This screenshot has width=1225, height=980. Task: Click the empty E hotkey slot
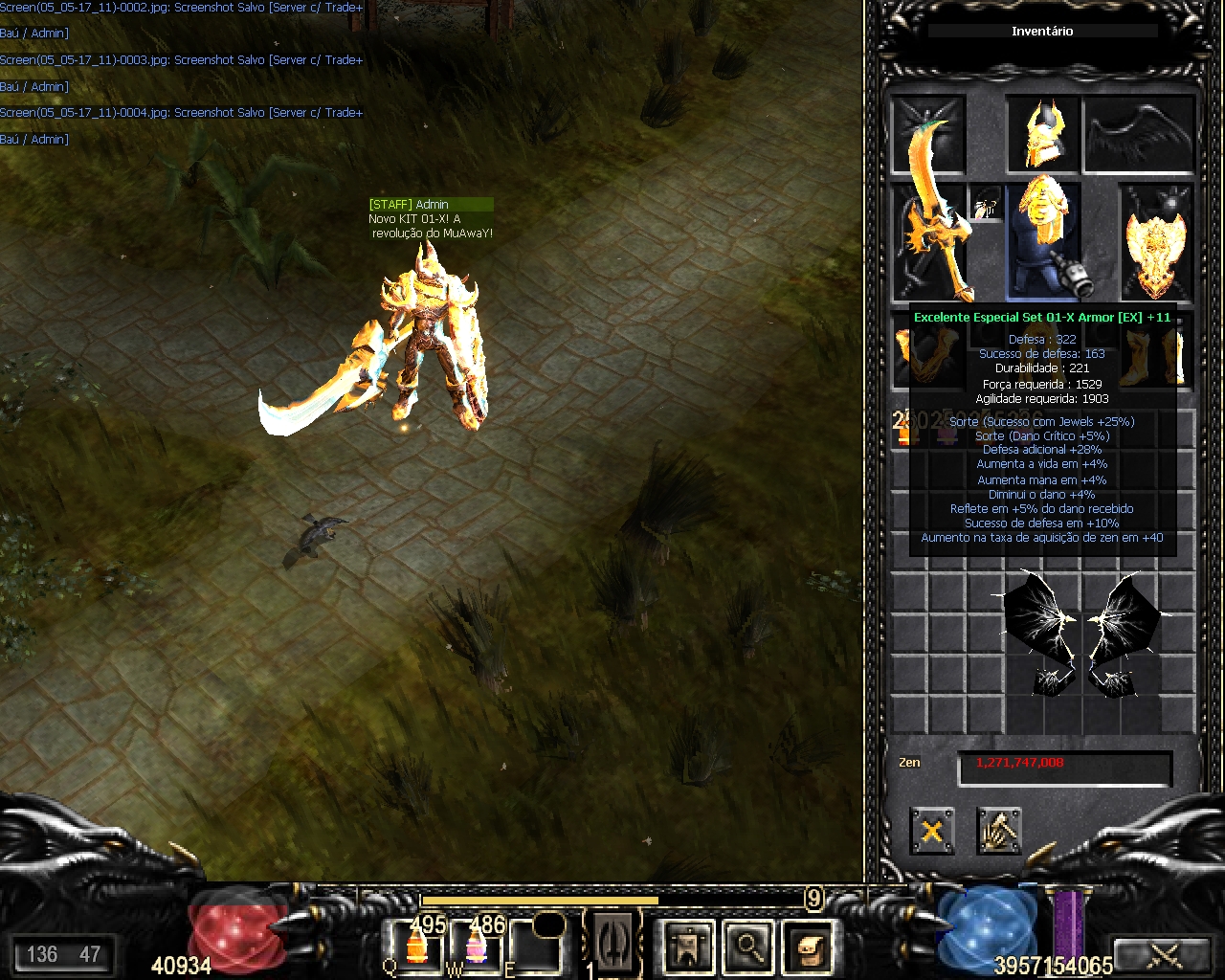coord(536,946)
